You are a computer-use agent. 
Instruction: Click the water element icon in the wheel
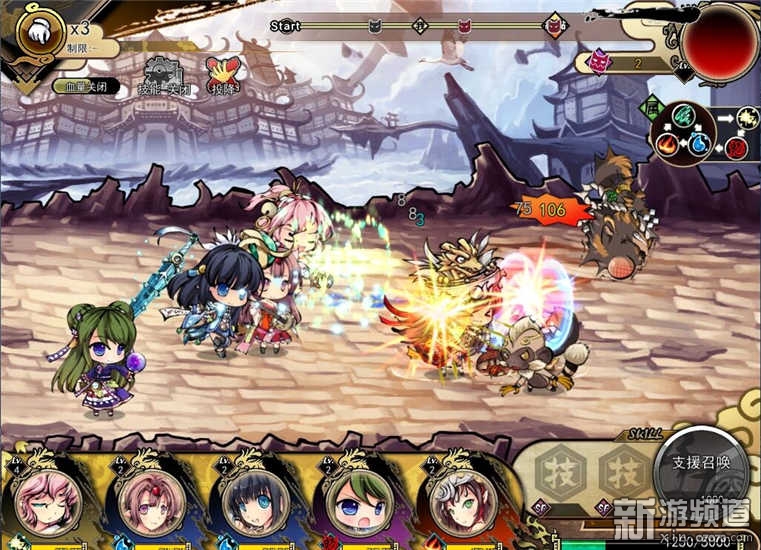pos(701,144)
